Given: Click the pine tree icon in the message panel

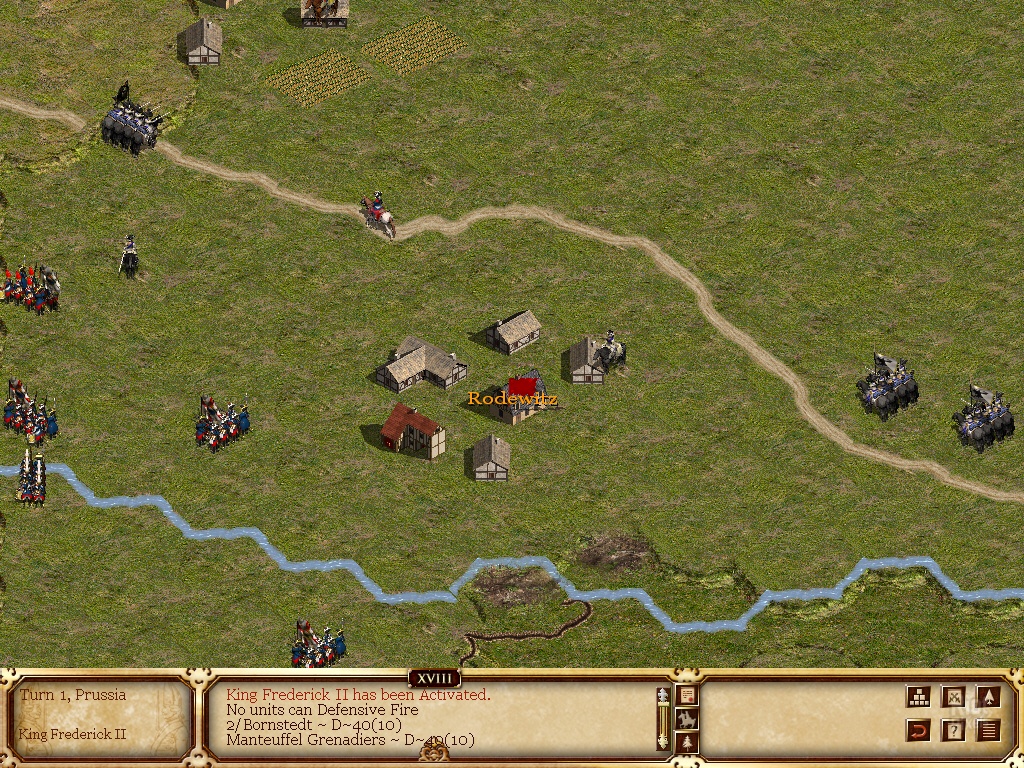Looking at the screenshot, I should [687, 742].
